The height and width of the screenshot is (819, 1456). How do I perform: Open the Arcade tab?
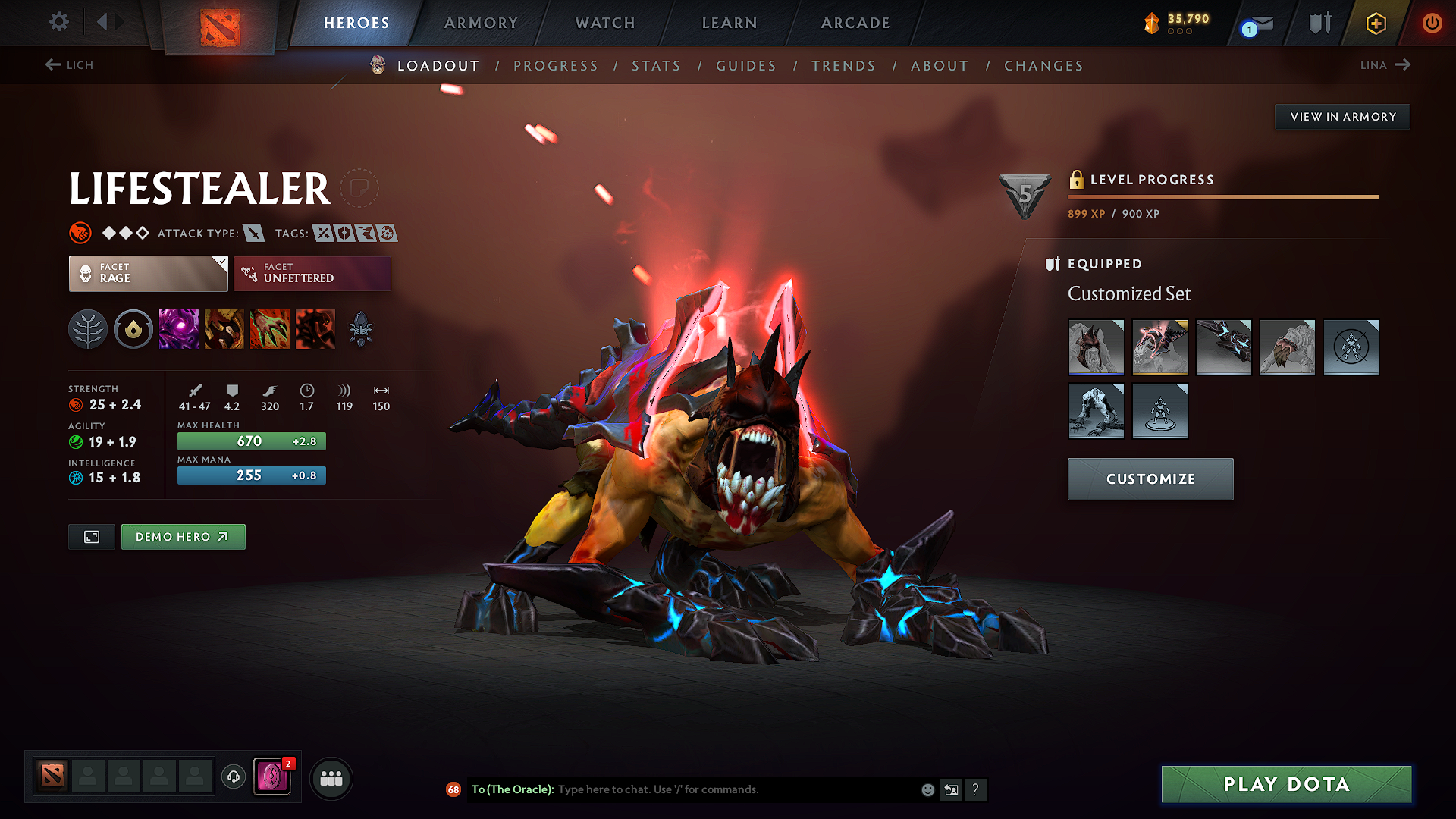[x=855, y=23]
